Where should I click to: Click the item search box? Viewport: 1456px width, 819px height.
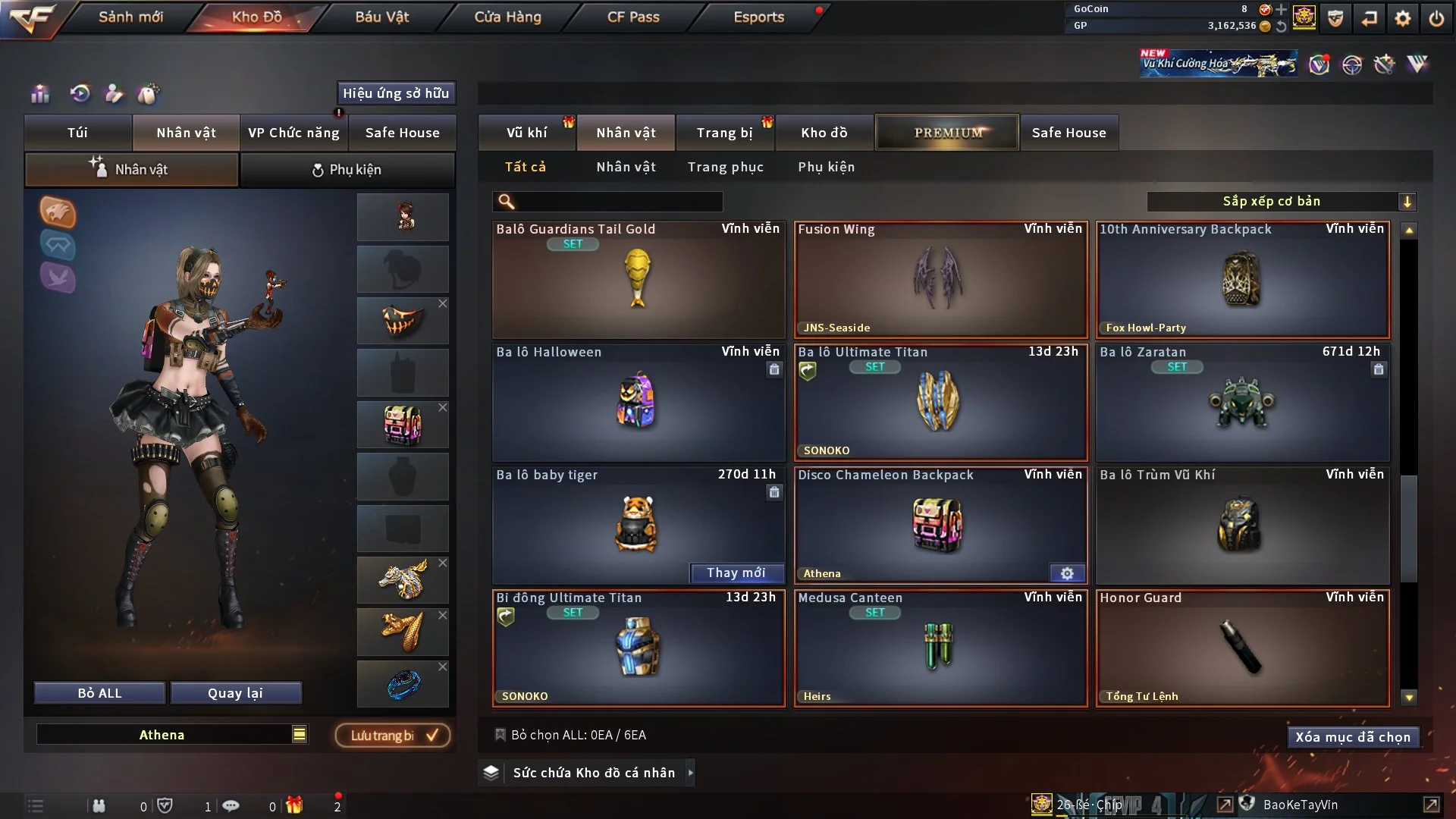(x=618, y=201)
